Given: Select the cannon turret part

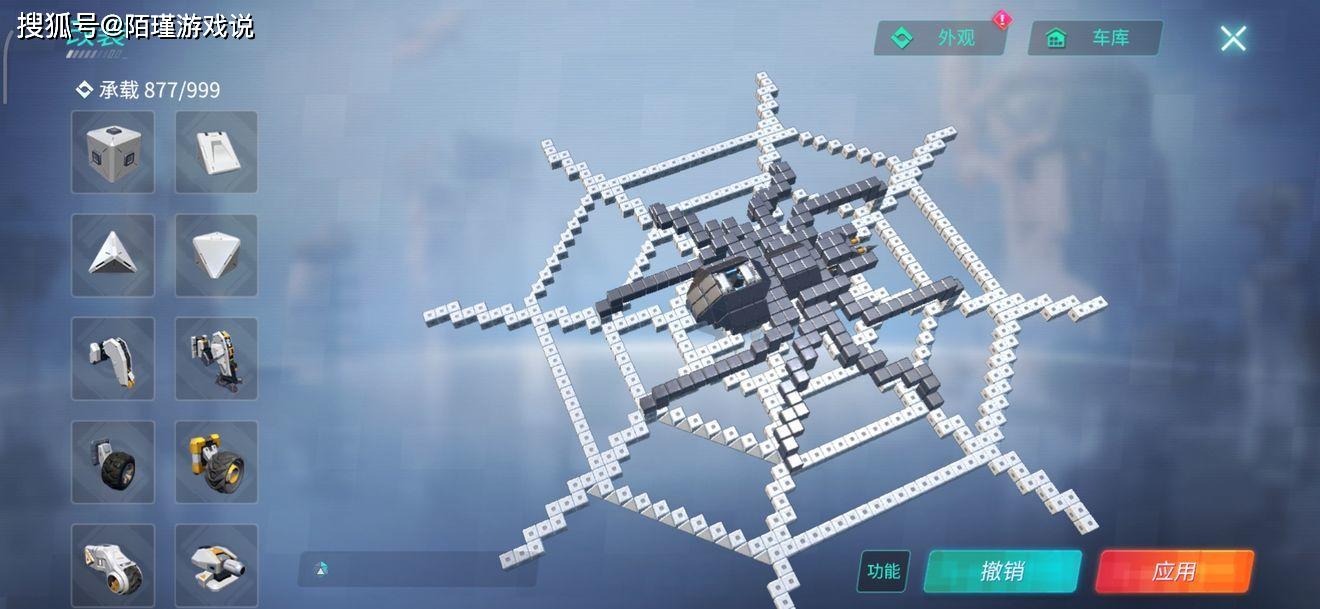Looking at the screenshot, I should point(216,564).
